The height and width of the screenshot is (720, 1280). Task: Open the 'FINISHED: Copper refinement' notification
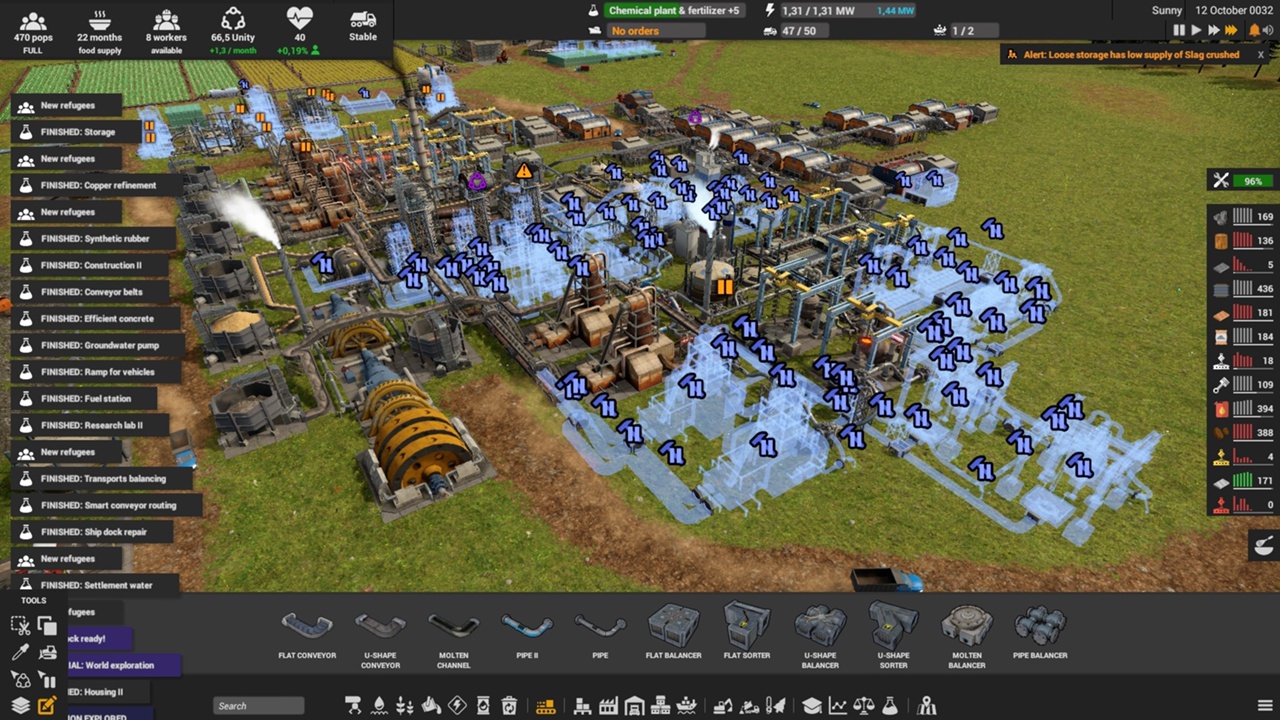point(97,185)
